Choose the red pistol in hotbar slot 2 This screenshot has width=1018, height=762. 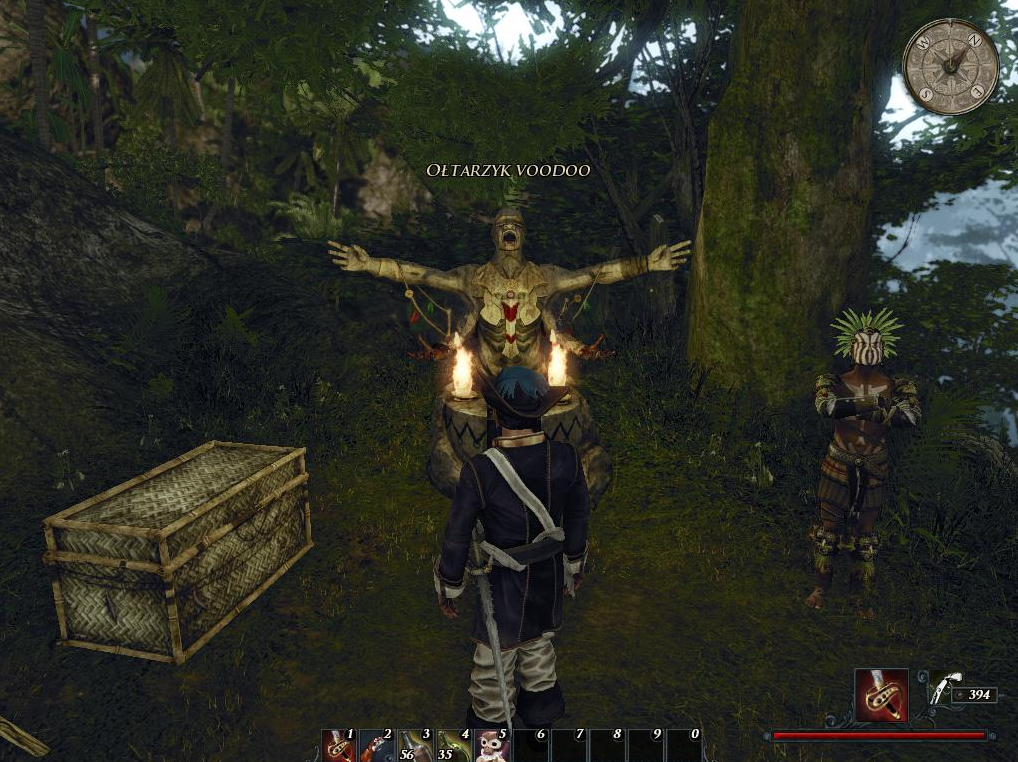tap(377, 746)
